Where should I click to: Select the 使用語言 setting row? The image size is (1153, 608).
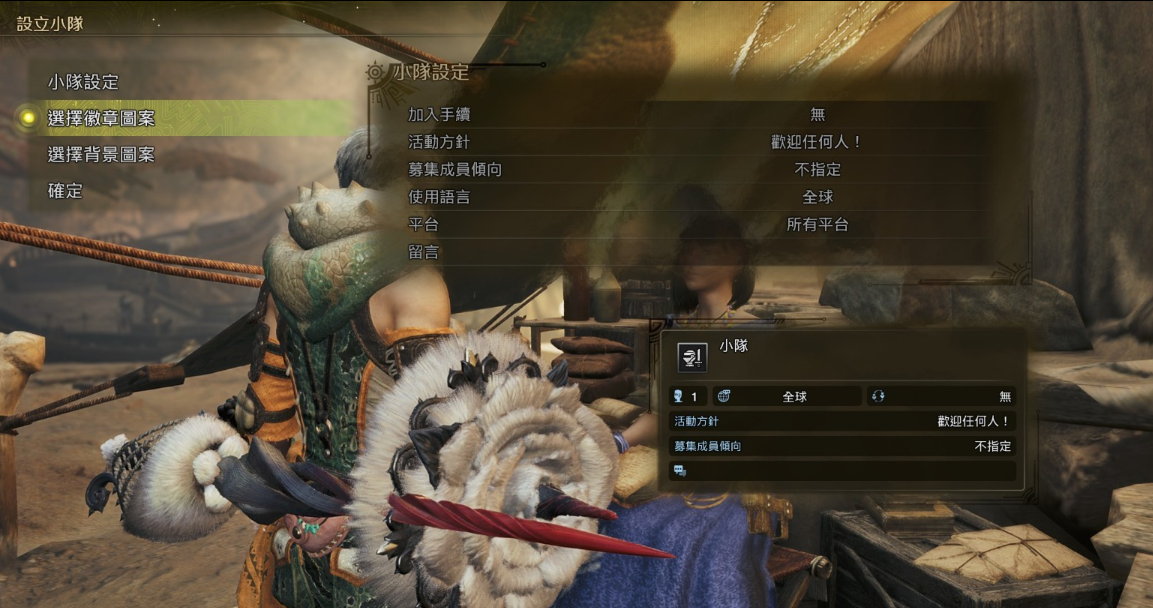click(x=700, y=197)
